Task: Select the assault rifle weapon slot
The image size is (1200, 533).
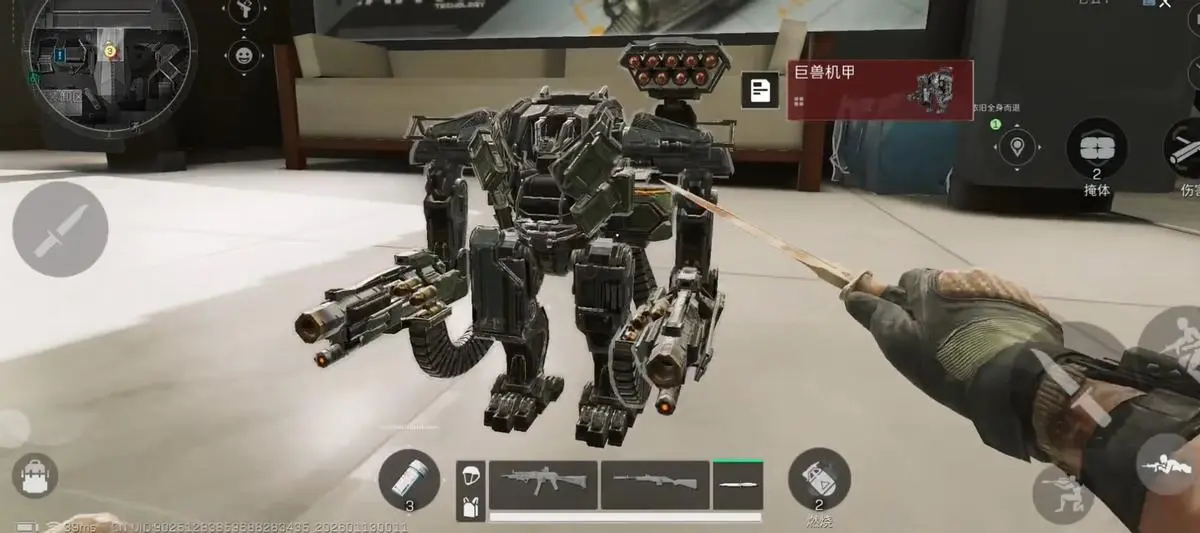Action: pyautogui.click(x=543, y=484)
